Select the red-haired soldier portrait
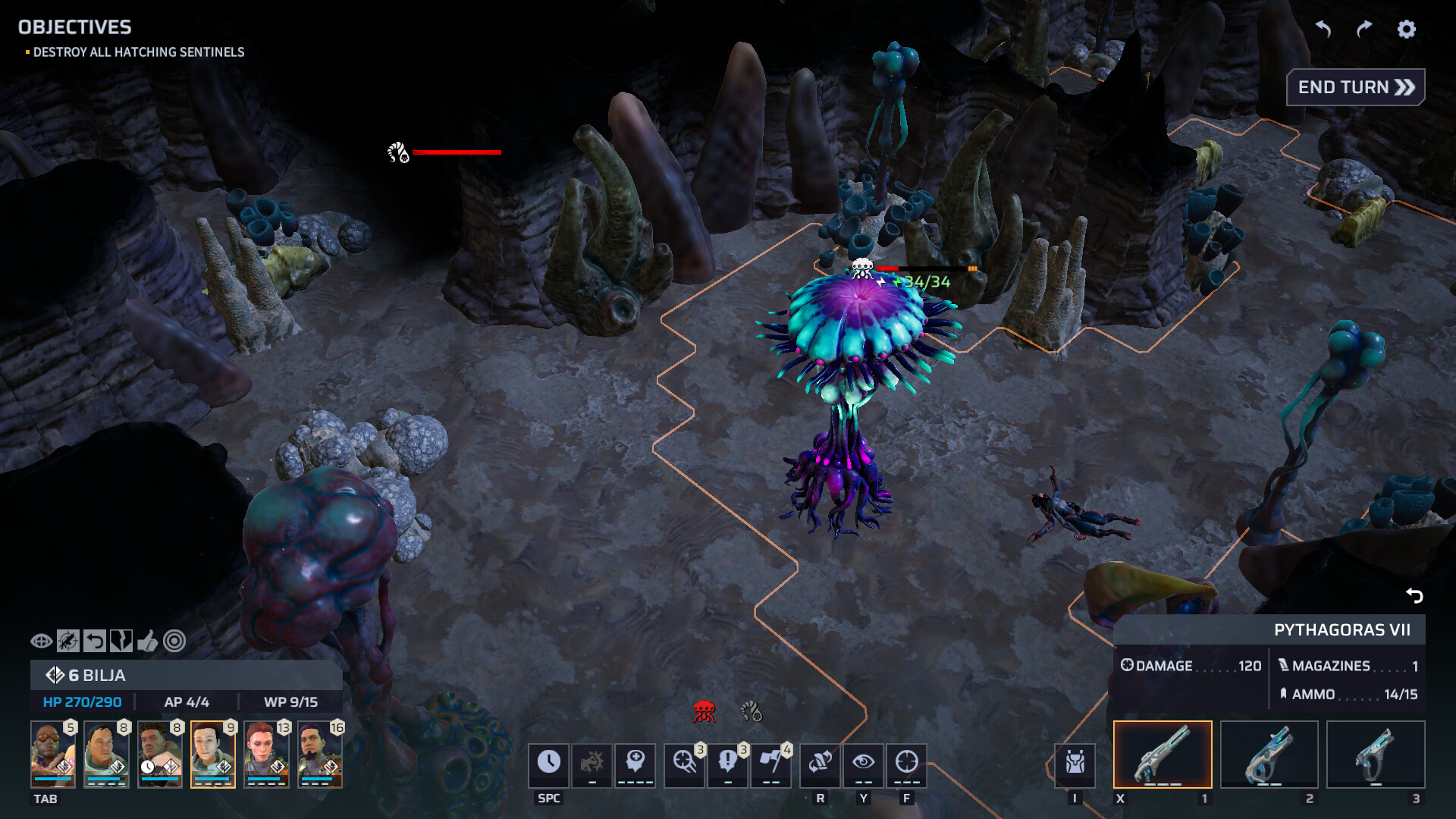 click(266, 754)
